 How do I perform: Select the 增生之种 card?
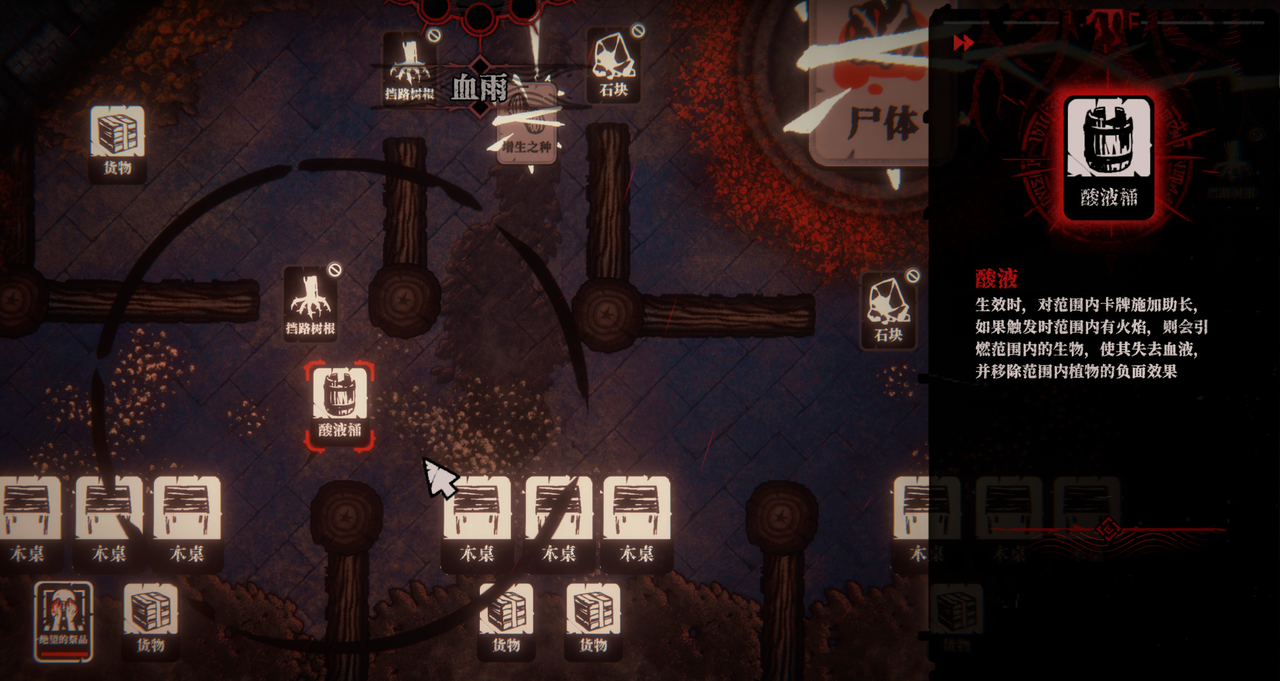(527, 124)
